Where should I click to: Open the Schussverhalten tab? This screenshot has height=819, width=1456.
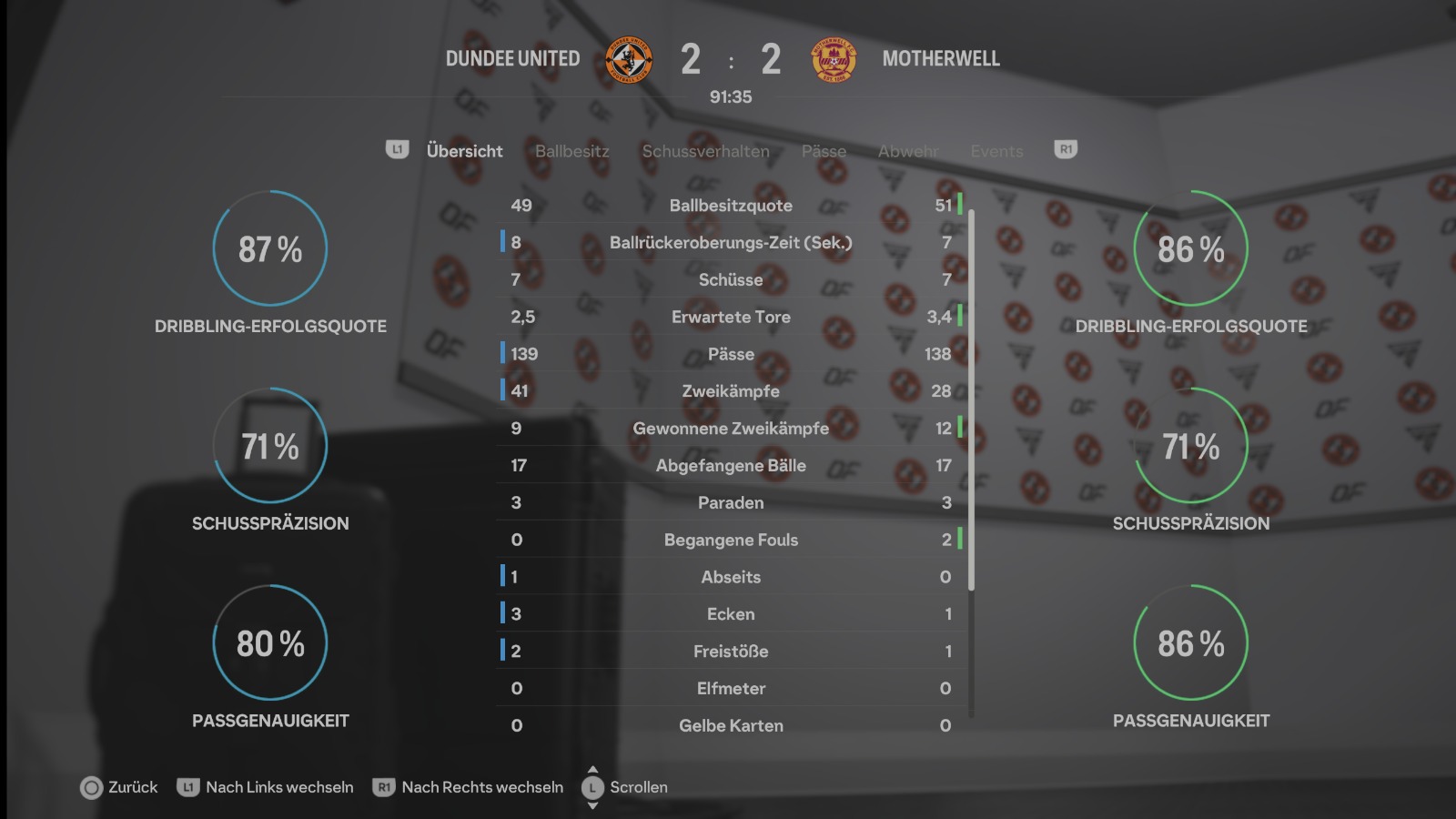pos(705,151)
